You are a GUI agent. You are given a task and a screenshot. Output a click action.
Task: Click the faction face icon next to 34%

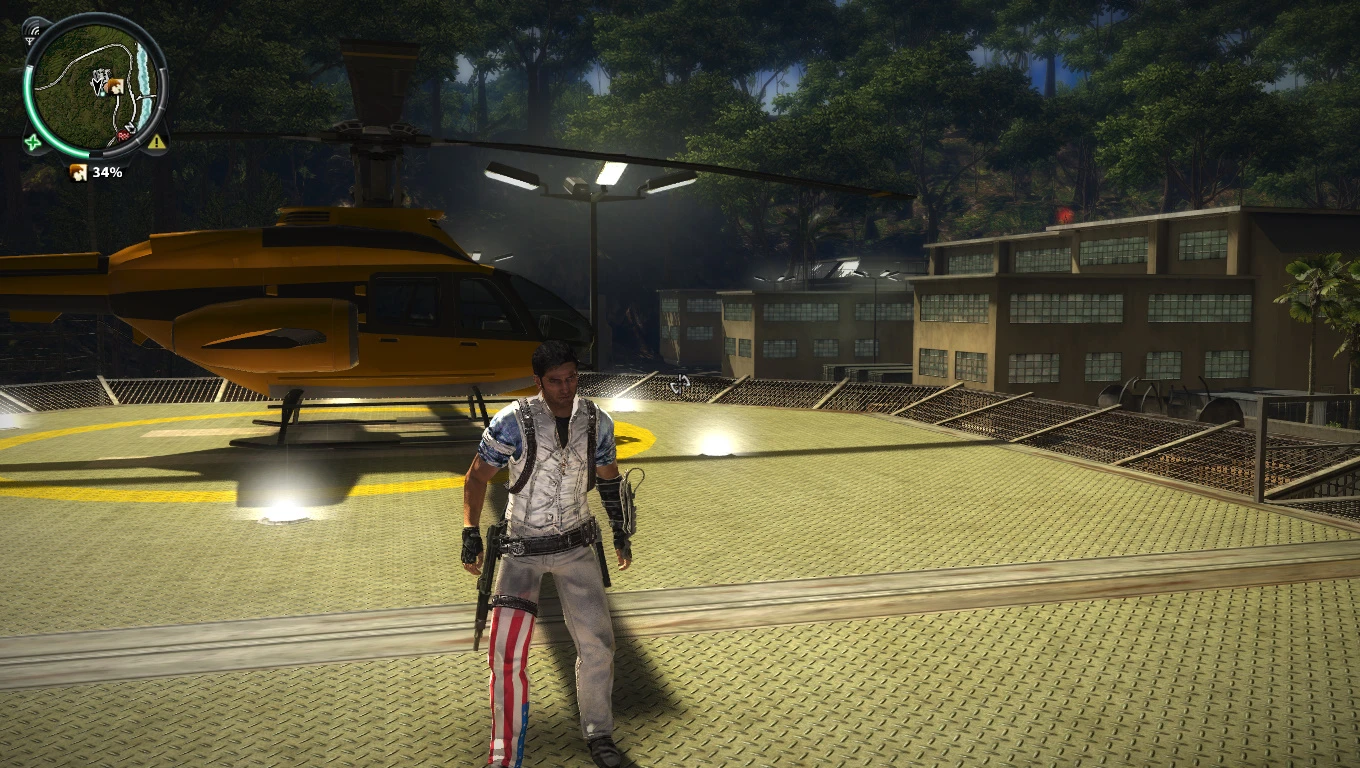(x=78, y=171)
